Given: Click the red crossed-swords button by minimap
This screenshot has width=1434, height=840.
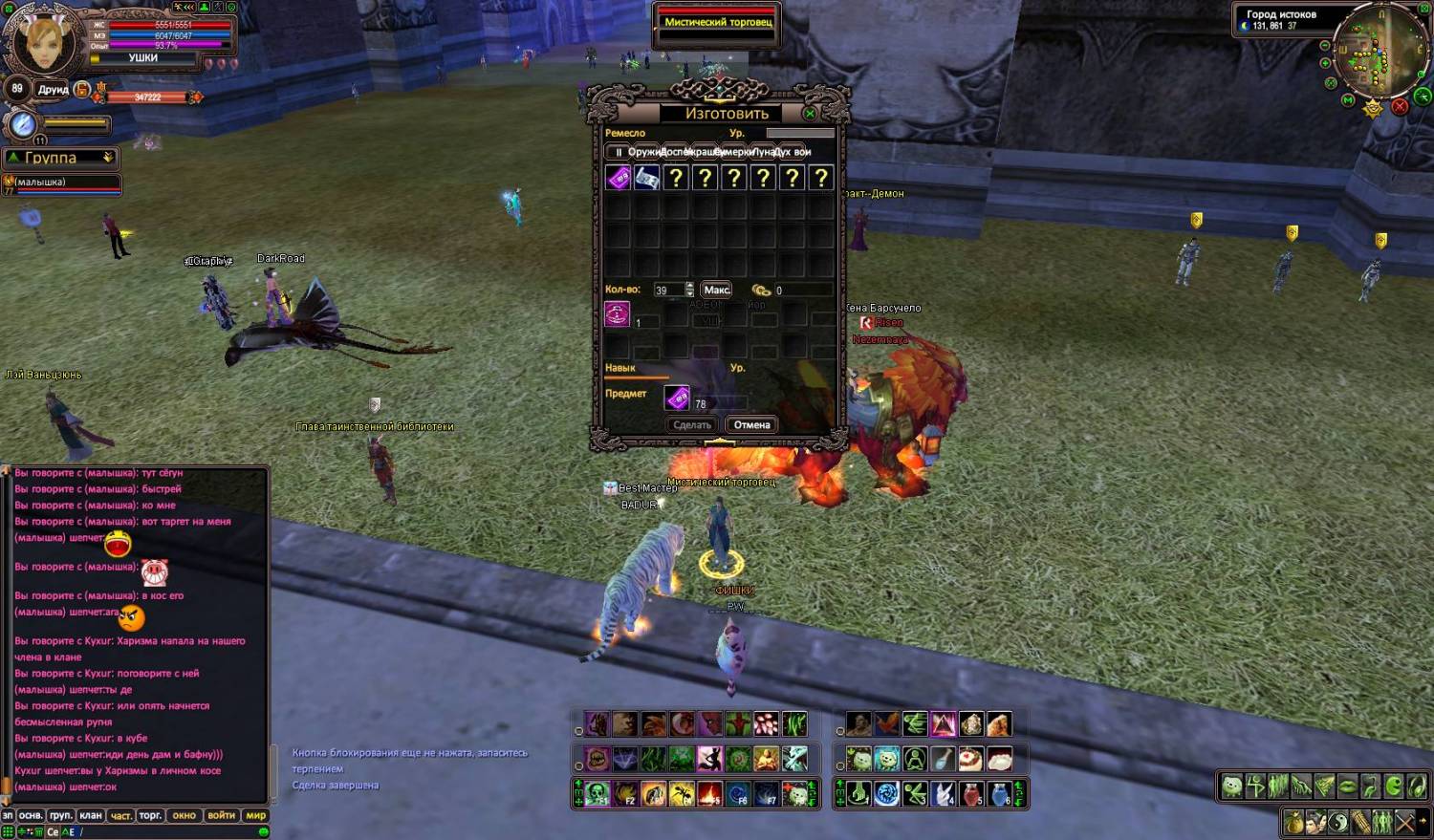Looking at the screenshot, I should tap(1400, 106).
